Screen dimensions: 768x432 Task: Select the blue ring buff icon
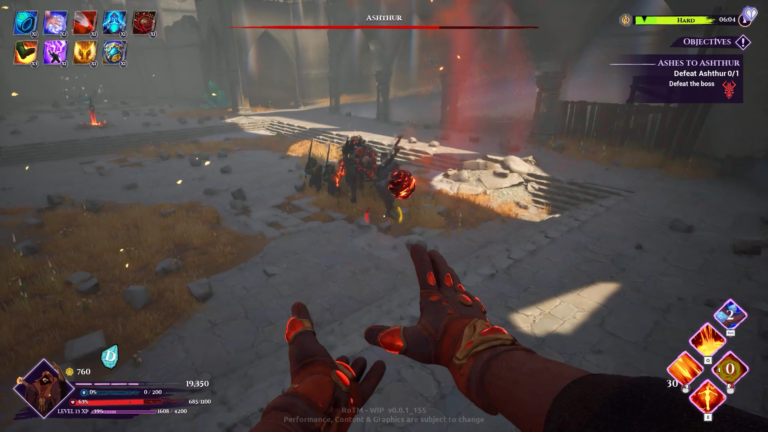26,22
